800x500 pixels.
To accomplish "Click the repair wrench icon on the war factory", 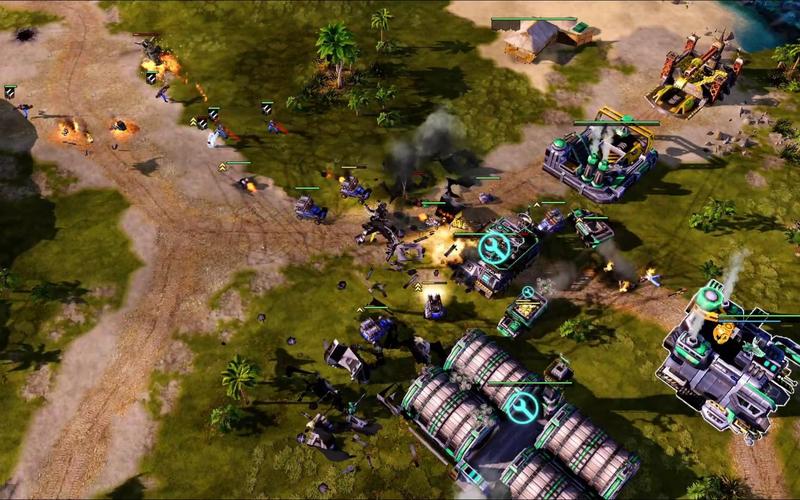I will point(495,246).
